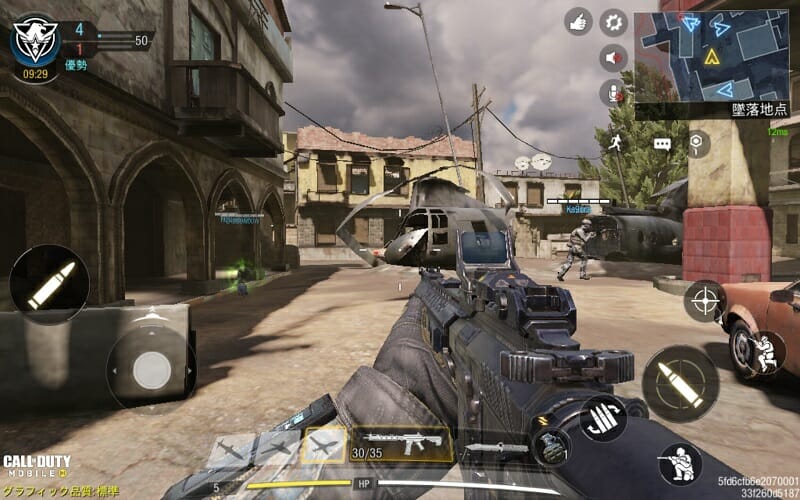The image size is (800, 500).
Task: Fire using the right bullet button
Action: 680,383
